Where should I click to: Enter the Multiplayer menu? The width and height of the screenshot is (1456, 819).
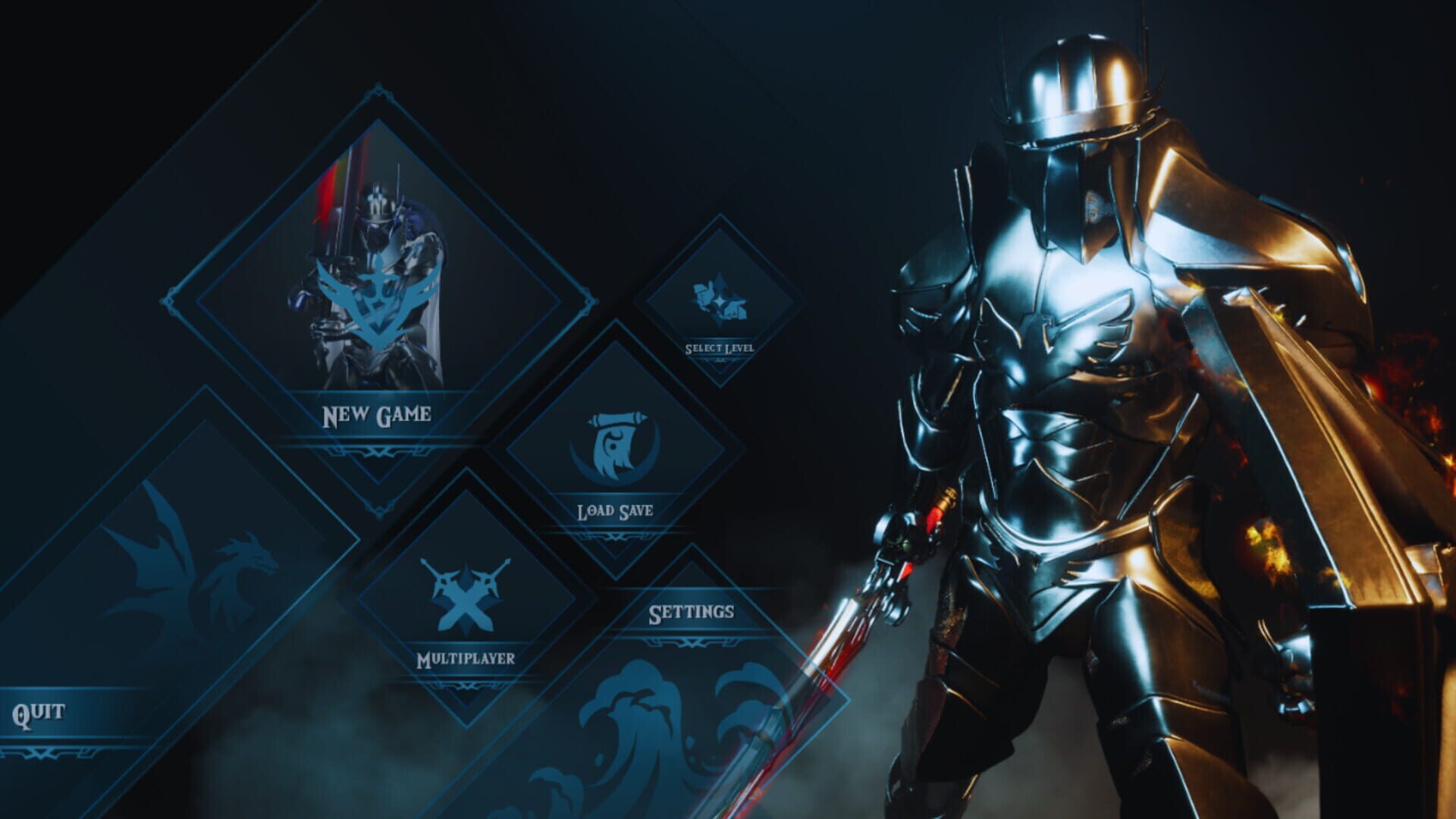465,661
